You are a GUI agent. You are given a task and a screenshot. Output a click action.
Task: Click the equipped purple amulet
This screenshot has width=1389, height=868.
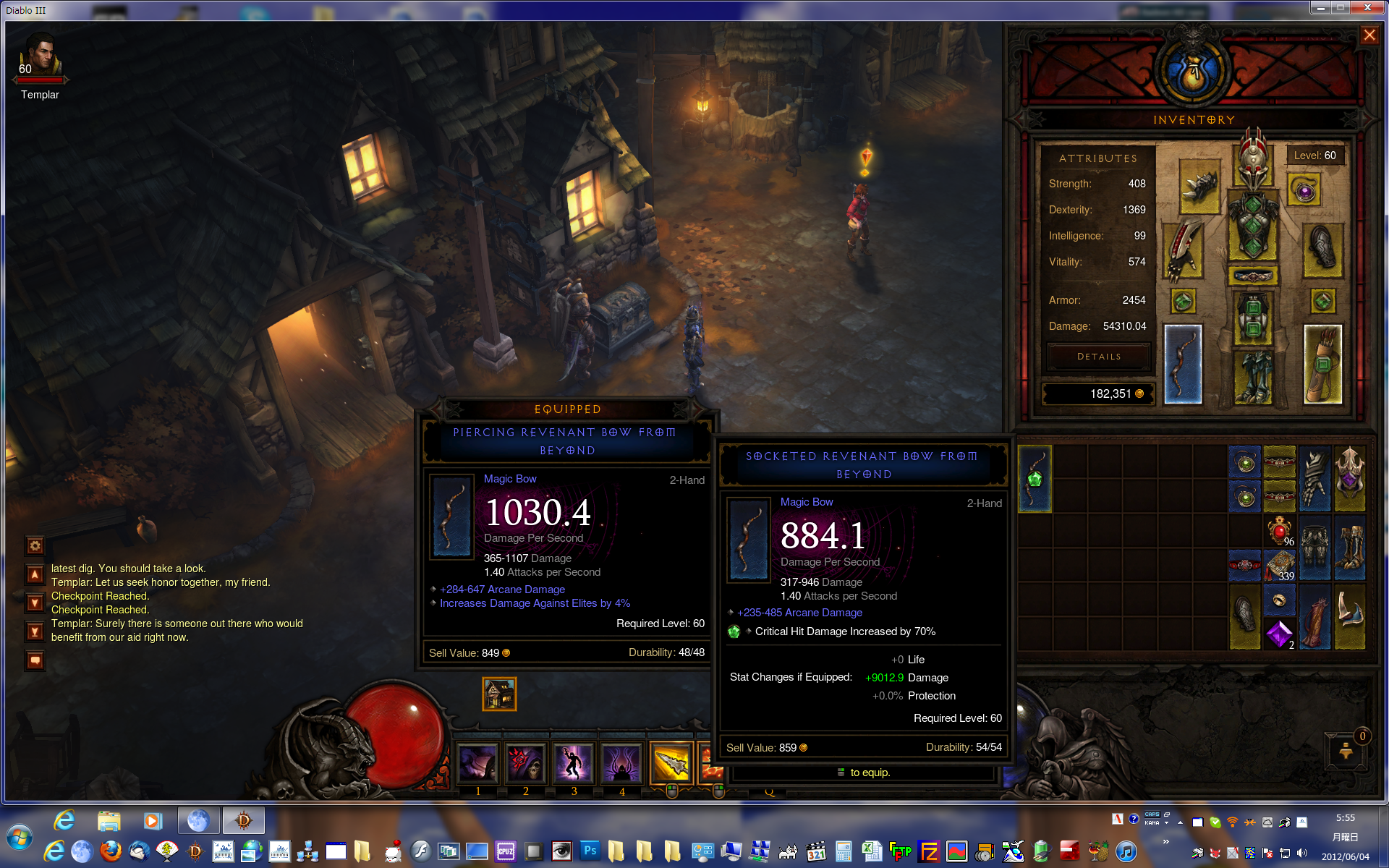tap(1304, 192)
